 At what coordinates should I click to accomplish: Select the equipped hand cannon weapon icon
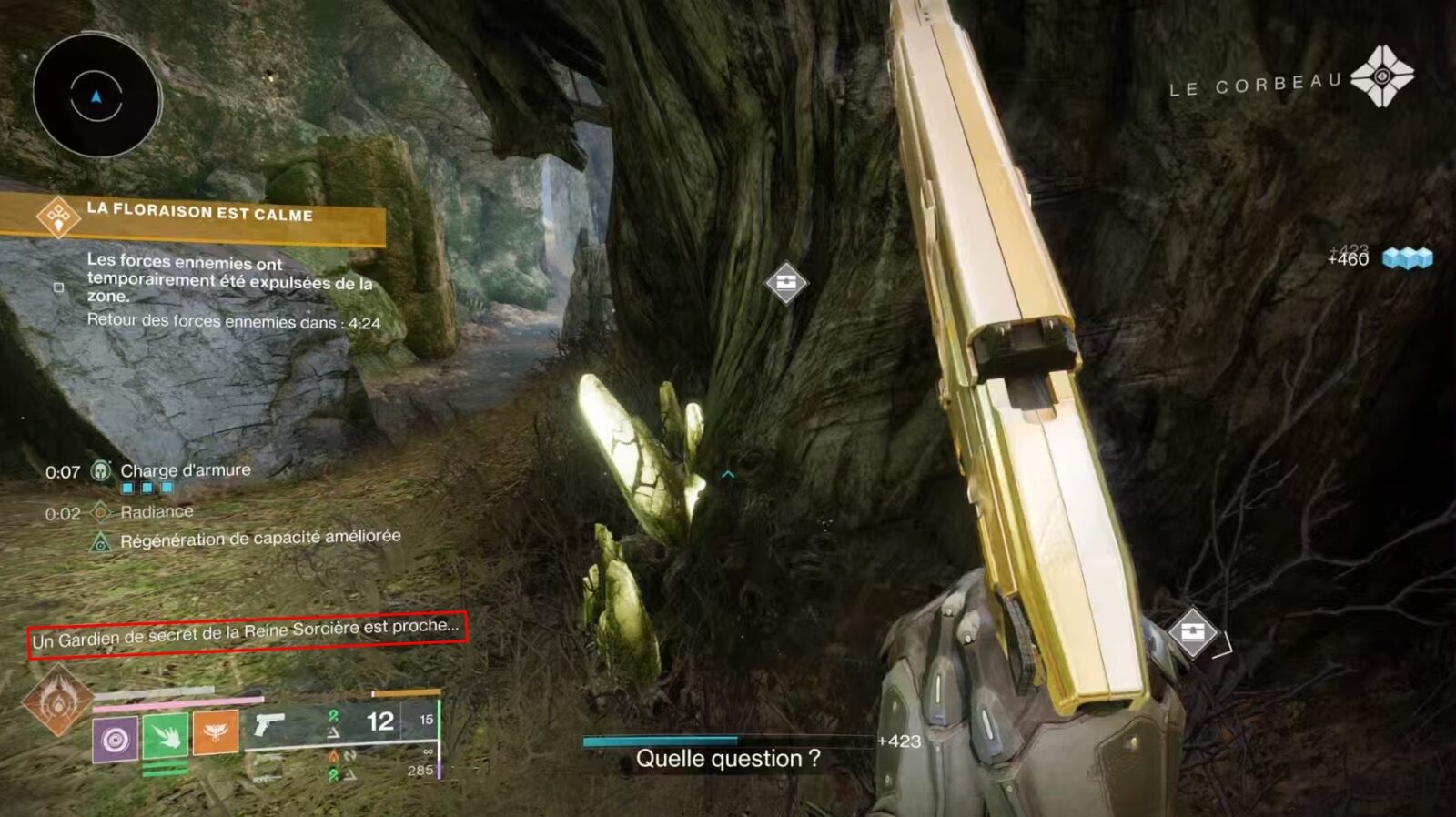click(269, 724)
